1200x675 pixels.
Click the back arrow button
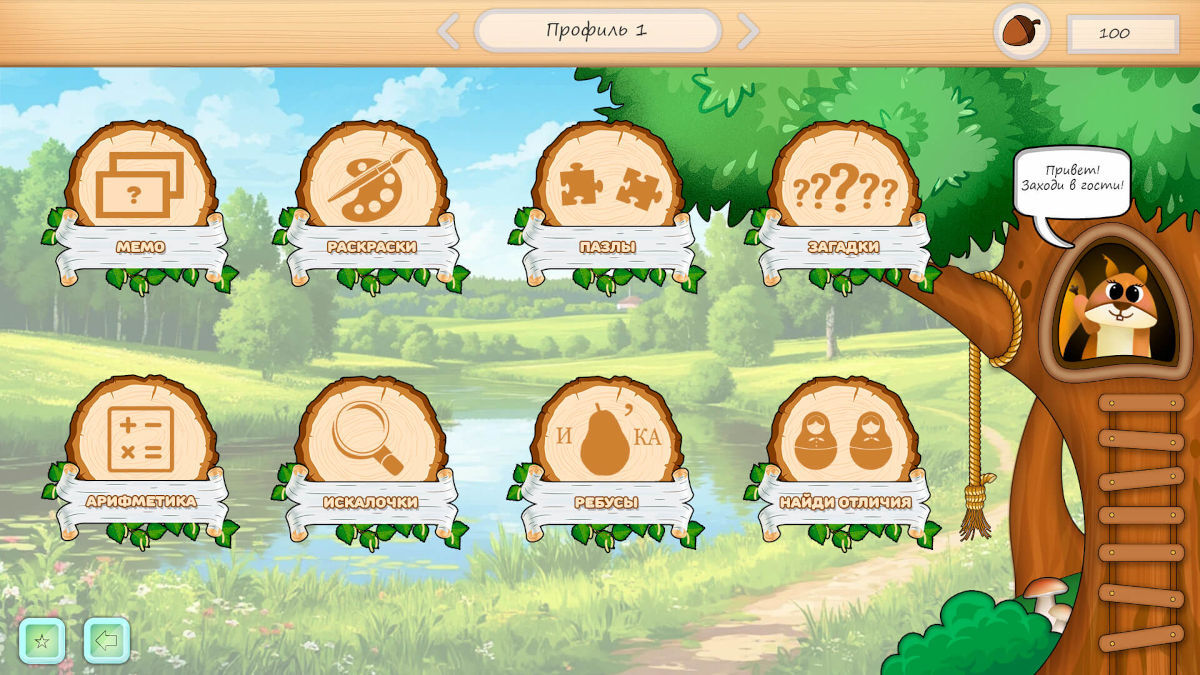tap(107, 641)
